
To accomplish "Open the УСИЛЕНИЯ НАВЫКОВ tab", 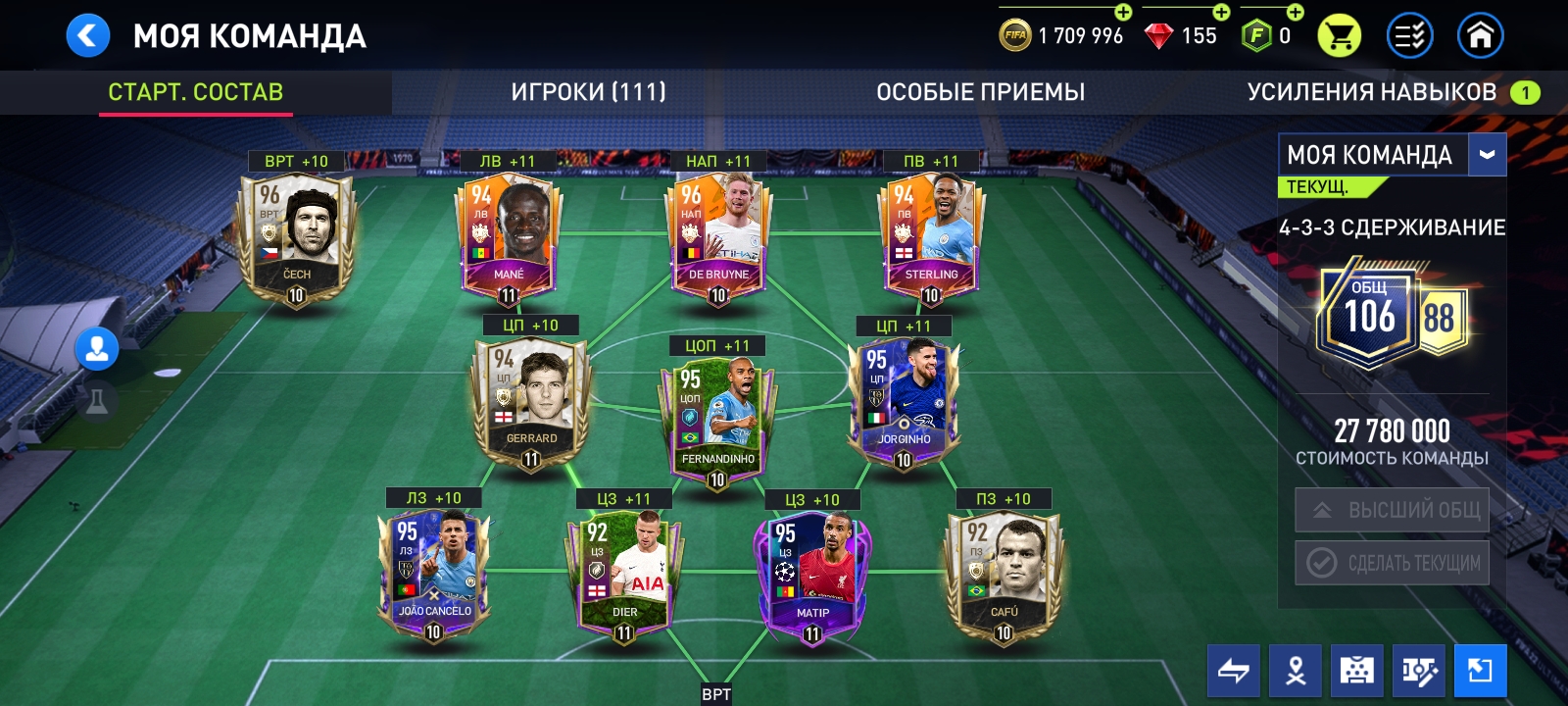I will [1375, 93].
